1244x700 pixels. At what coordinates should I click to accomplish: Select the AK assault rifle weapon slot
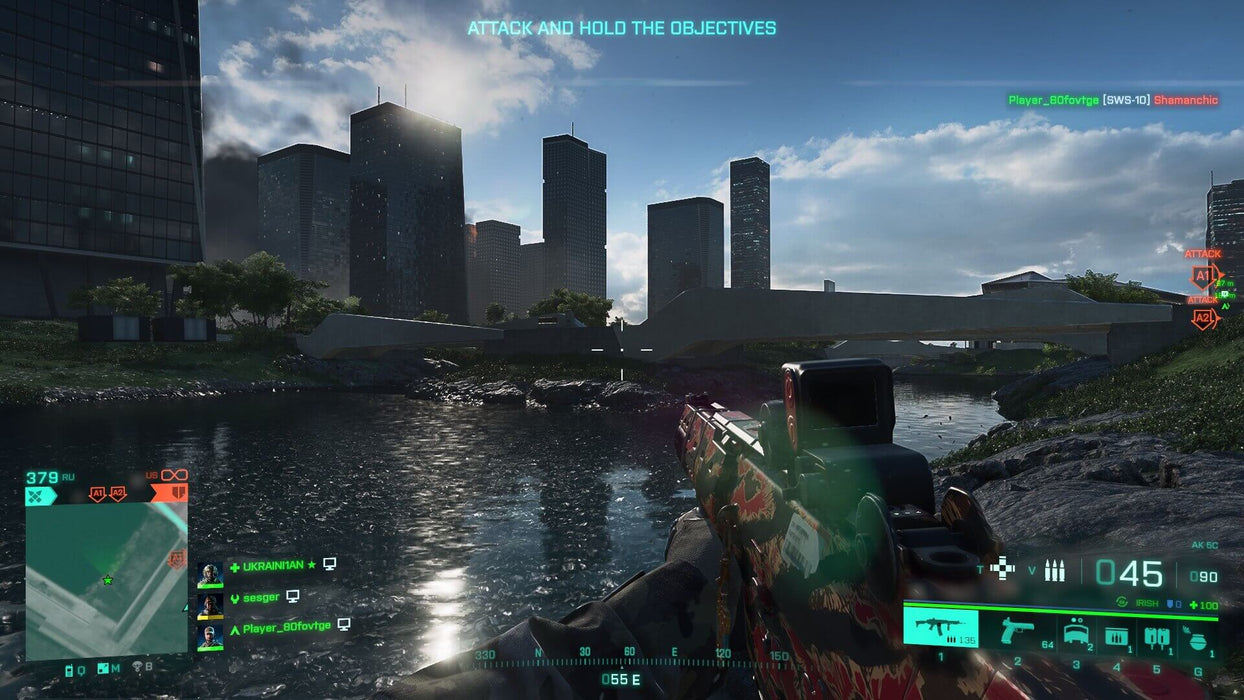point(940,628)
